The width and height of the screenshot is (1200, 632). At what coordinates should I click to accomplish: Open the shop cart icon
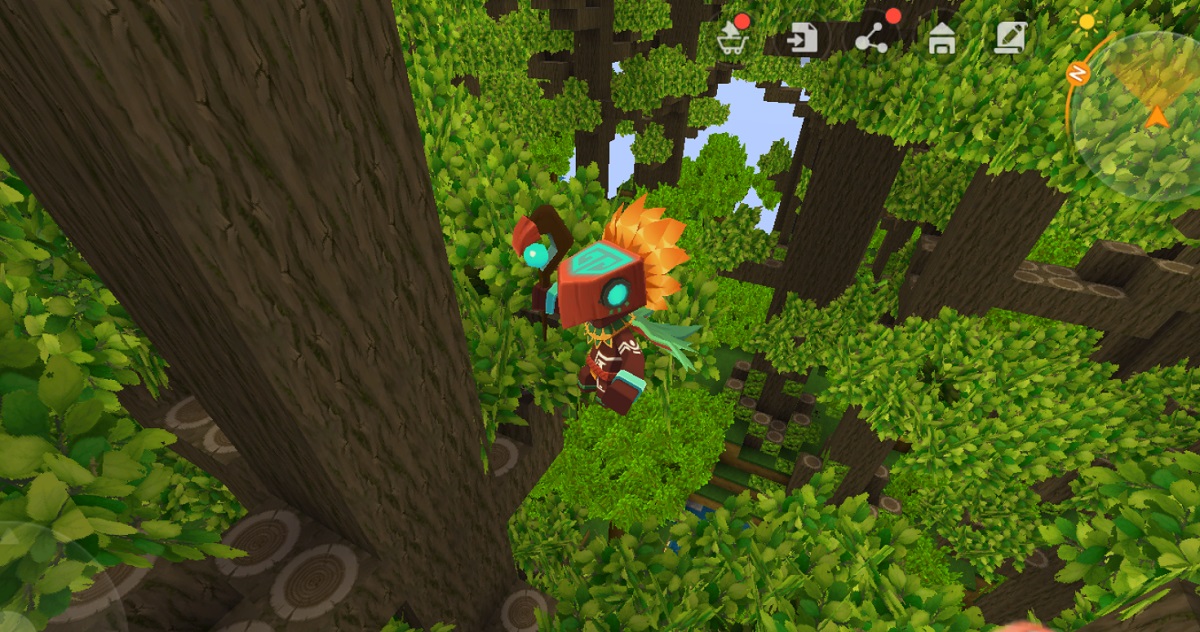click(x=732, y=39)
